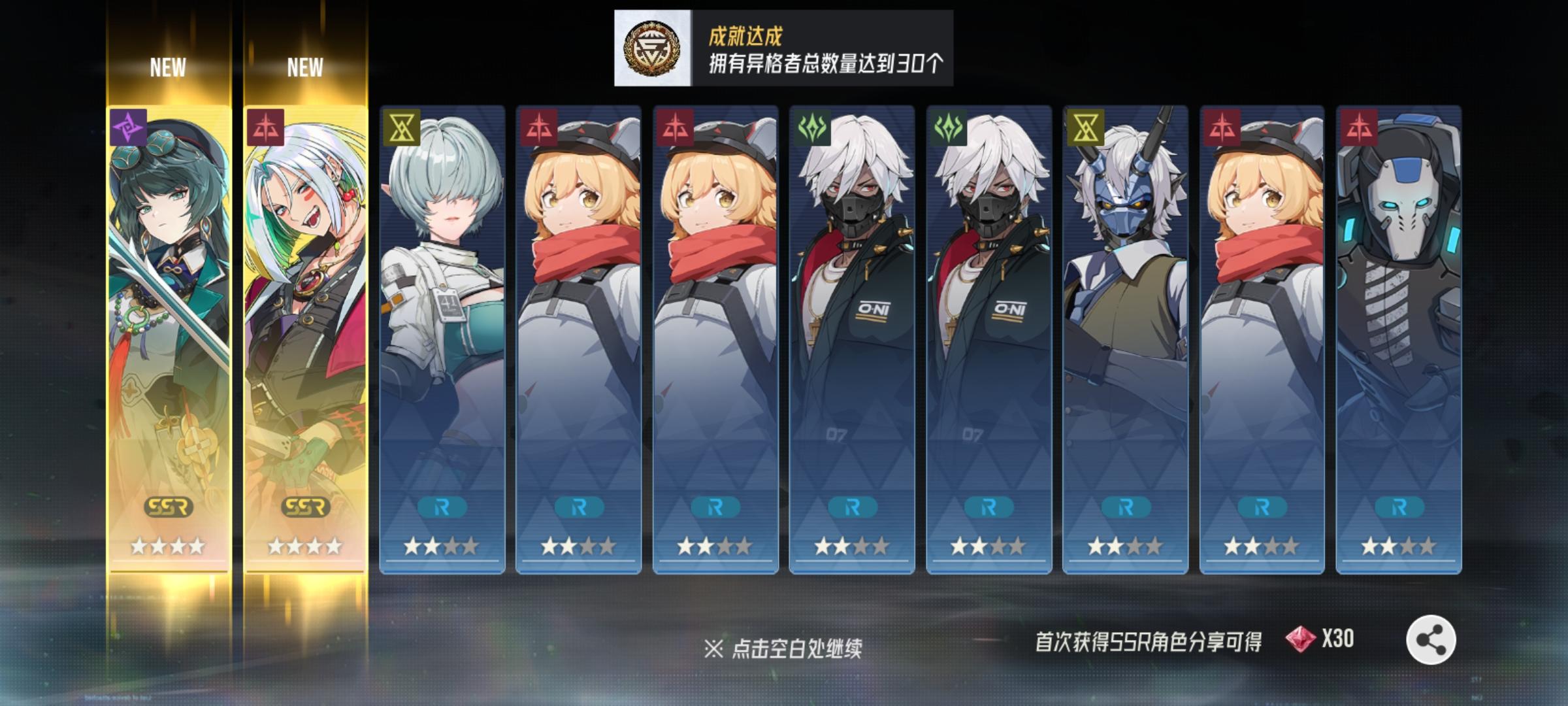Click the NEW label above the second SSR card

tap(308, 65)
